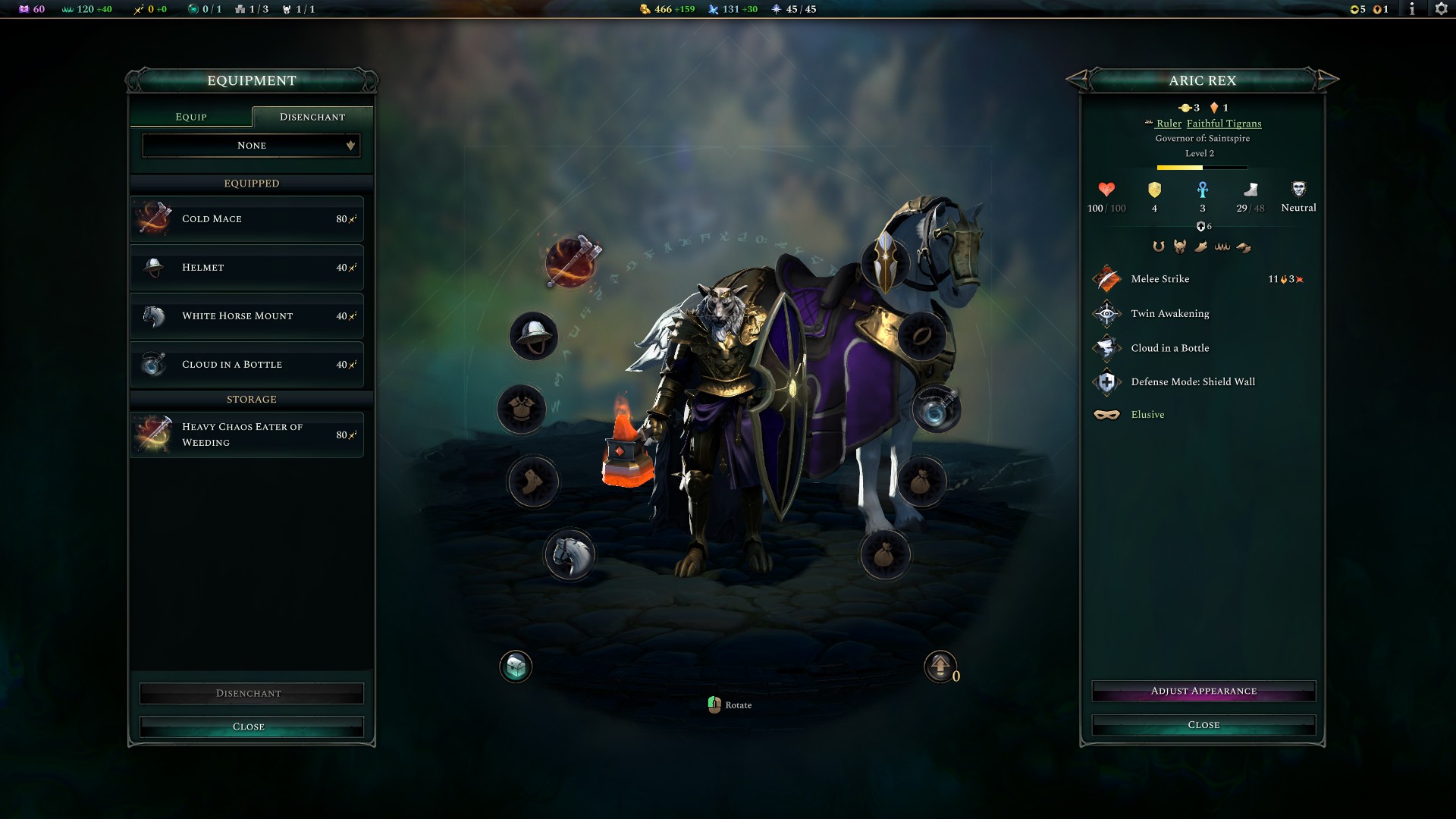
Task: Open the Defense Mode: Shield Wall icon
Action: (1107, 381)
